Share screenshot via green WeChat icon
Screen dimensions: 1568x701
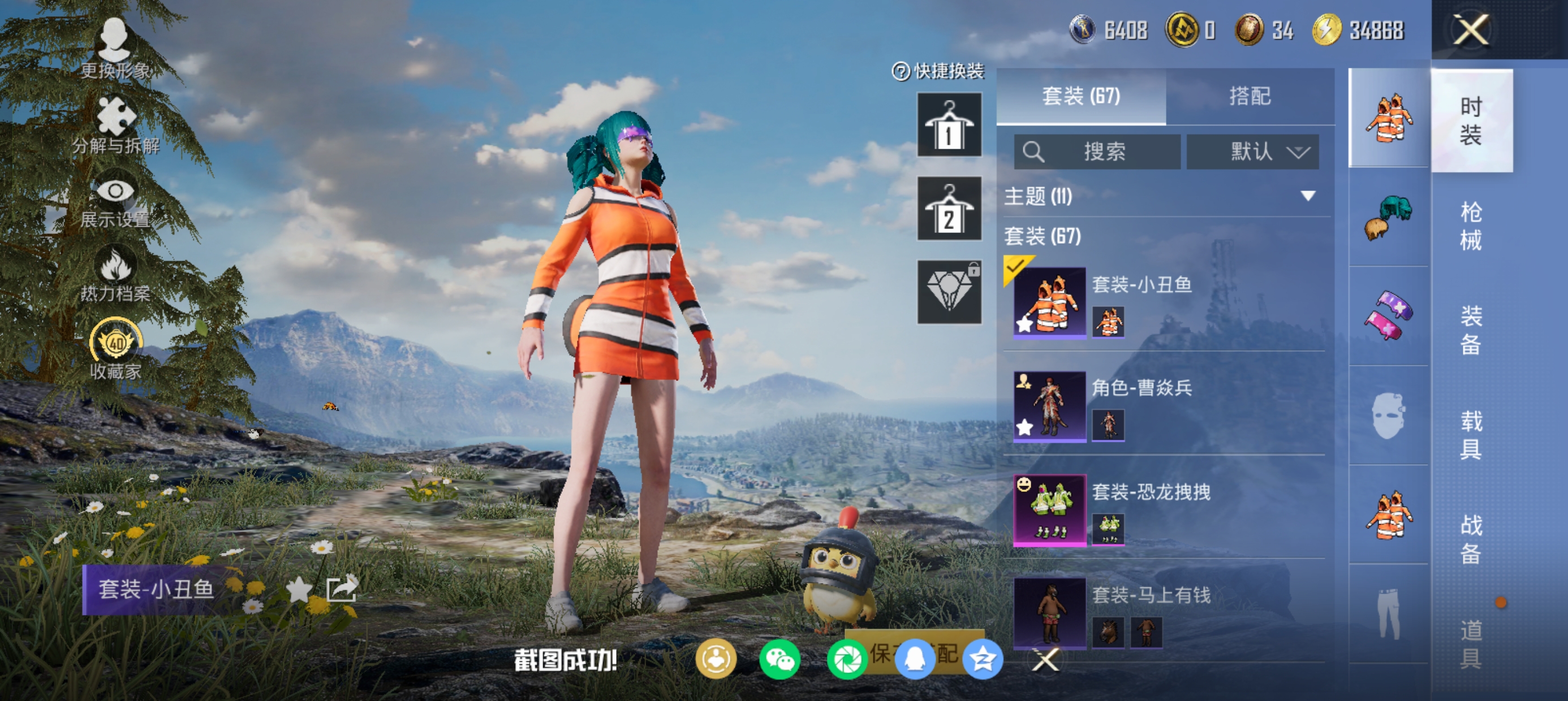pyautogui.click(x=779, y=660)
